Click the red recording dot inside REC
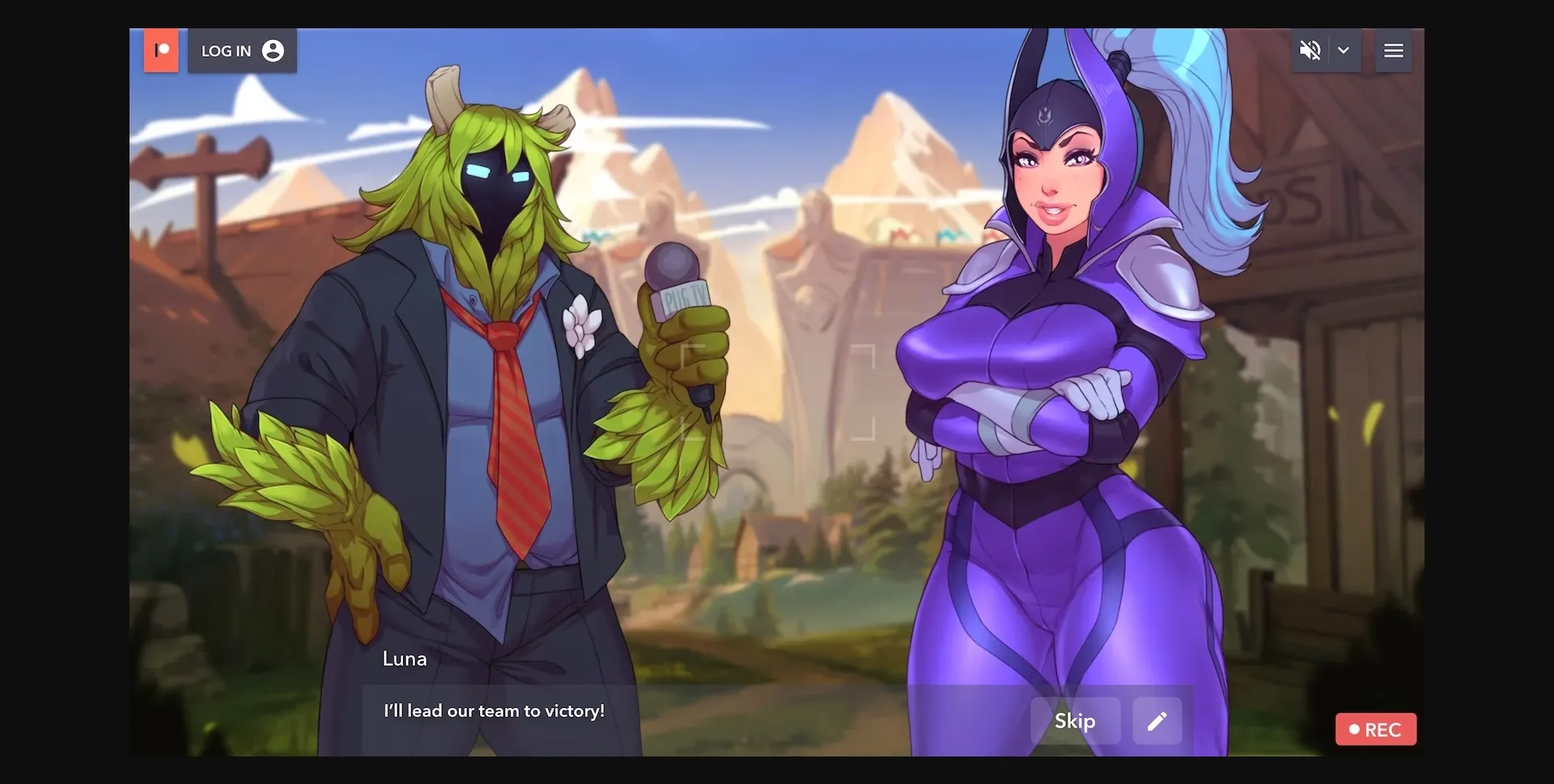1554x784 pixels. (x=1356, y=729)
